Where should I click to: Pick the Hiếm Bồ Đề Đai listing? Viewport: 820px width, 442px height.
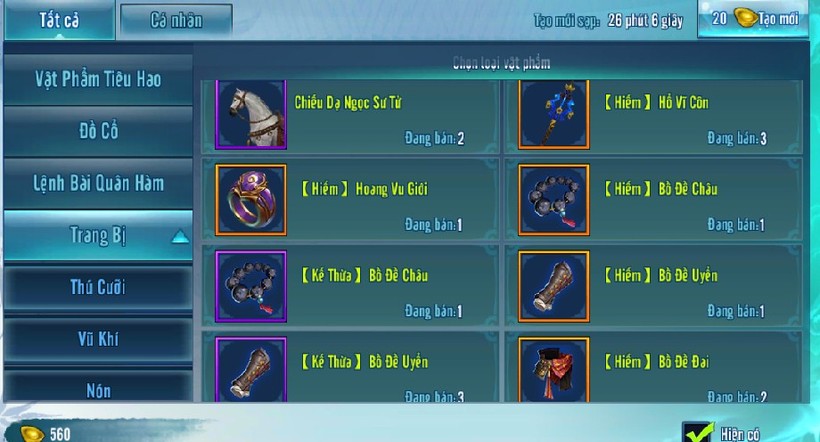[654, 370]
